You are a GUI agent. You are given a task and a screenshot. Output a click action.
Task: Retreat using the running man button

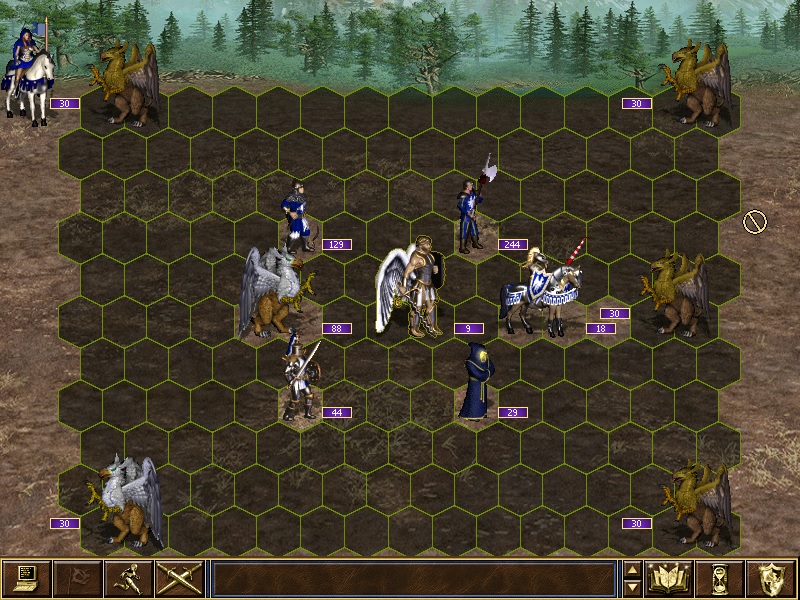click(x=128, y=578)
